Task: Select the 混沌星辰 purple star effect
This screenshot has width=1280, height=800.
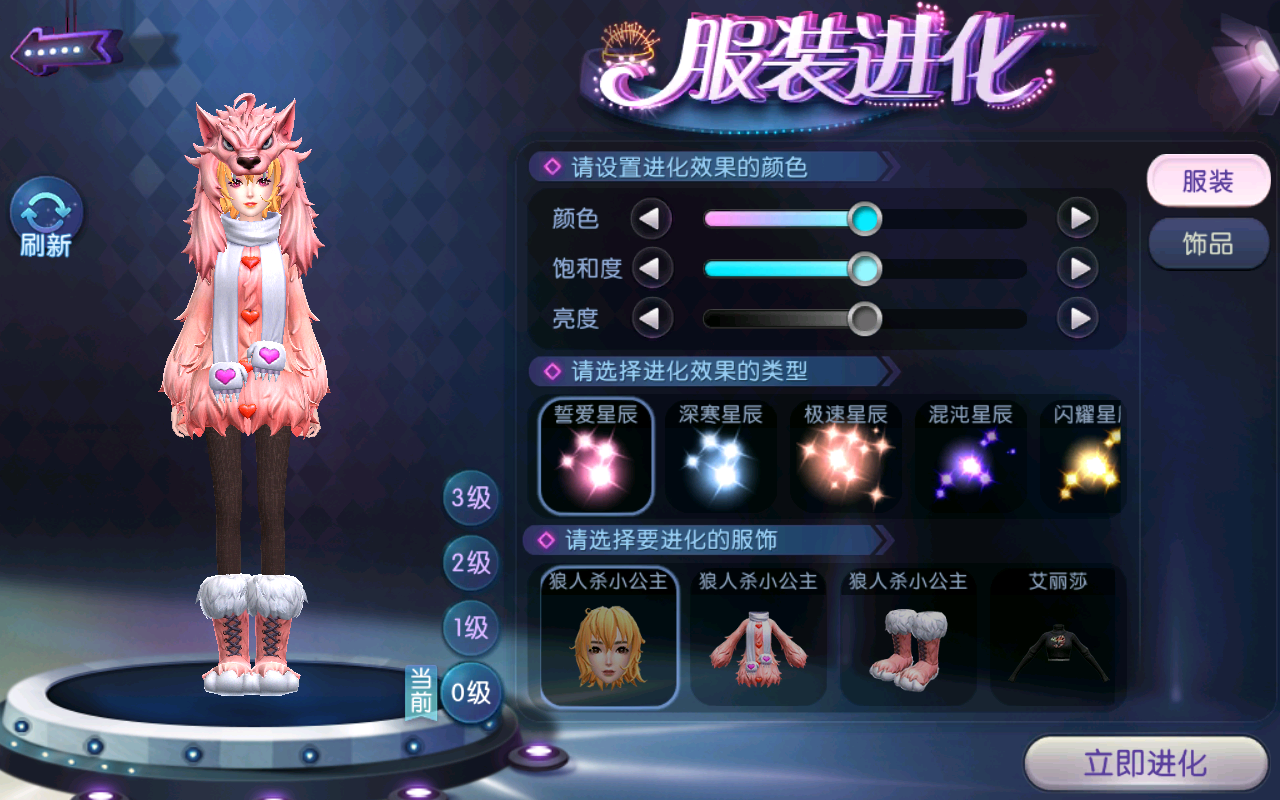Action: click(970, 456)
